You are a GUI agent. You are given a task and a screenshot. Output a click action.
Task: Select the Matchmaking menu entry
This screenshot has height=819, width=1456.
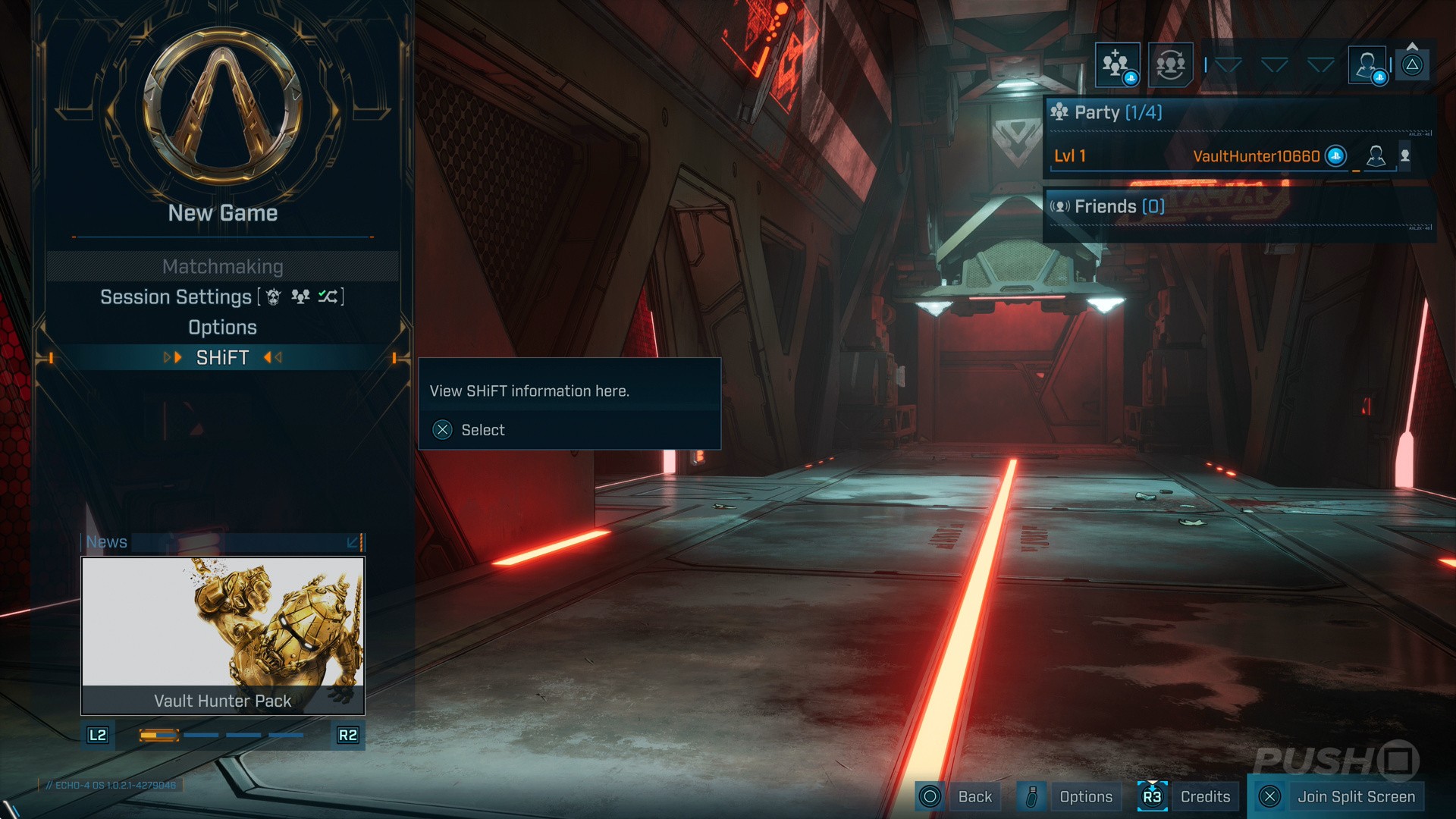click(222, 267)
